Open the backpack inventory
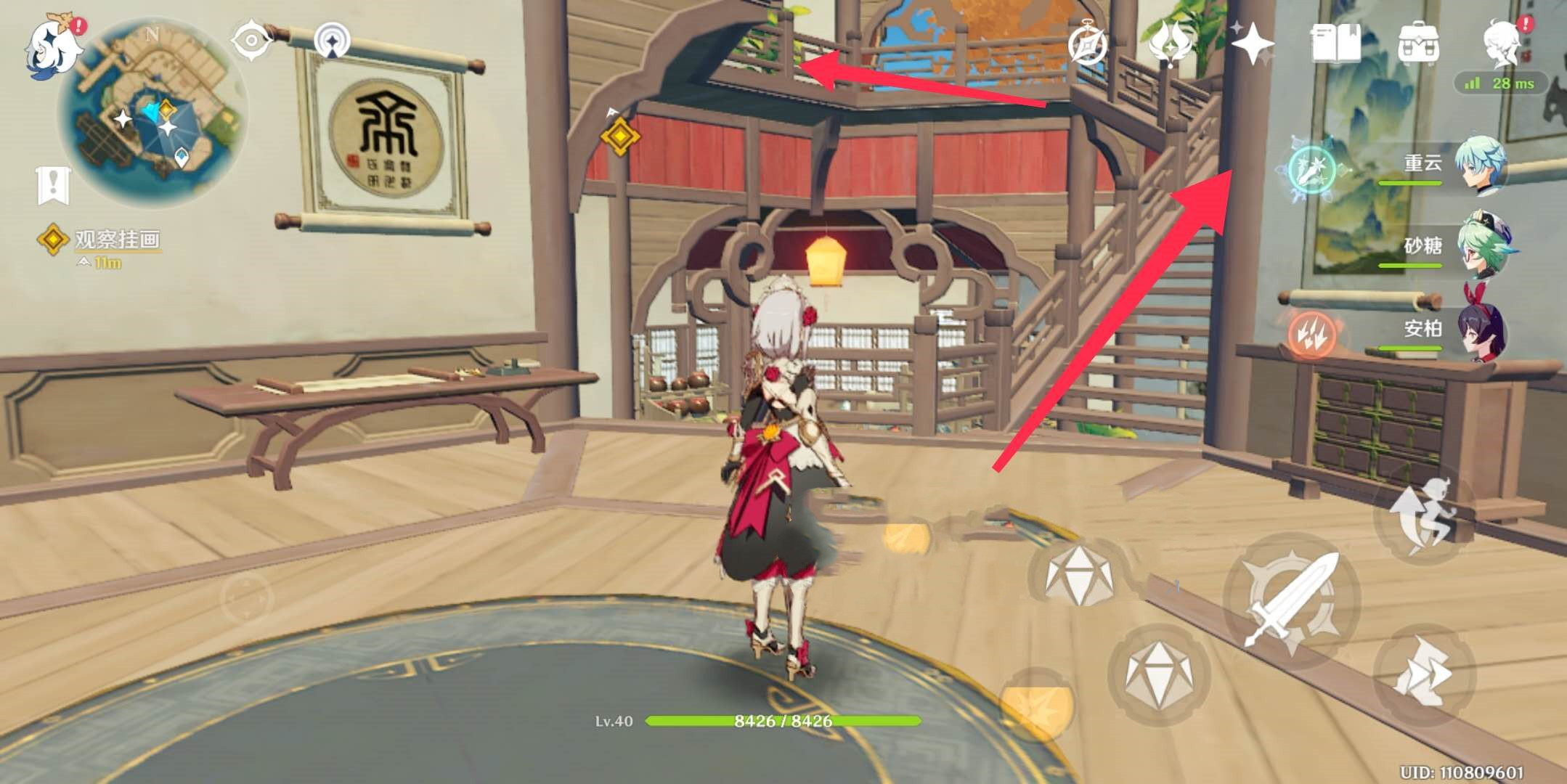The height and width of the screenshot is (784, 1567). click(1417, 44)
